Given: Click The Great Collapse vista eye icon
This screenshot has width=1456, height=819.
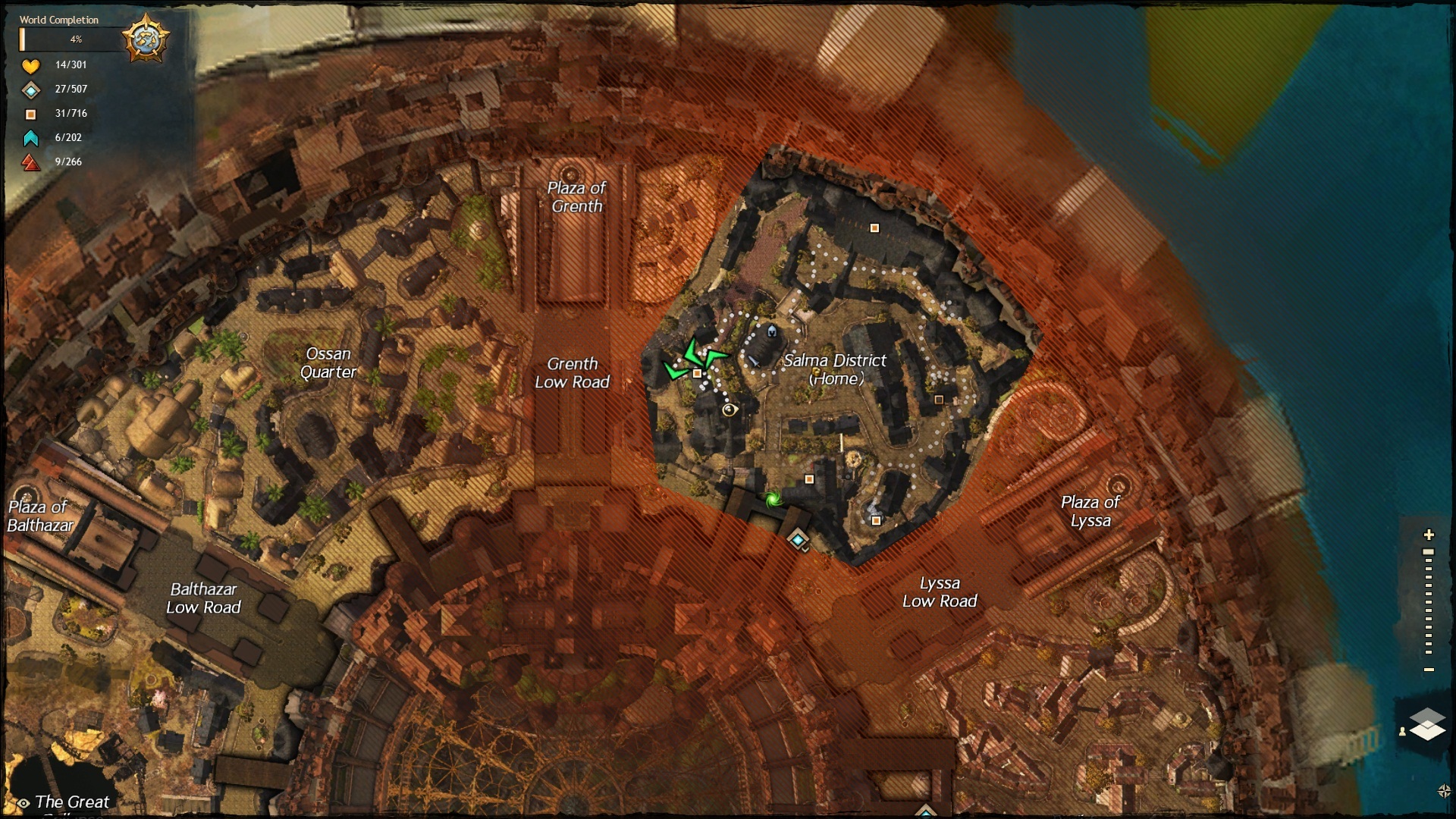Looking at the screenshot, I should 24,803.
